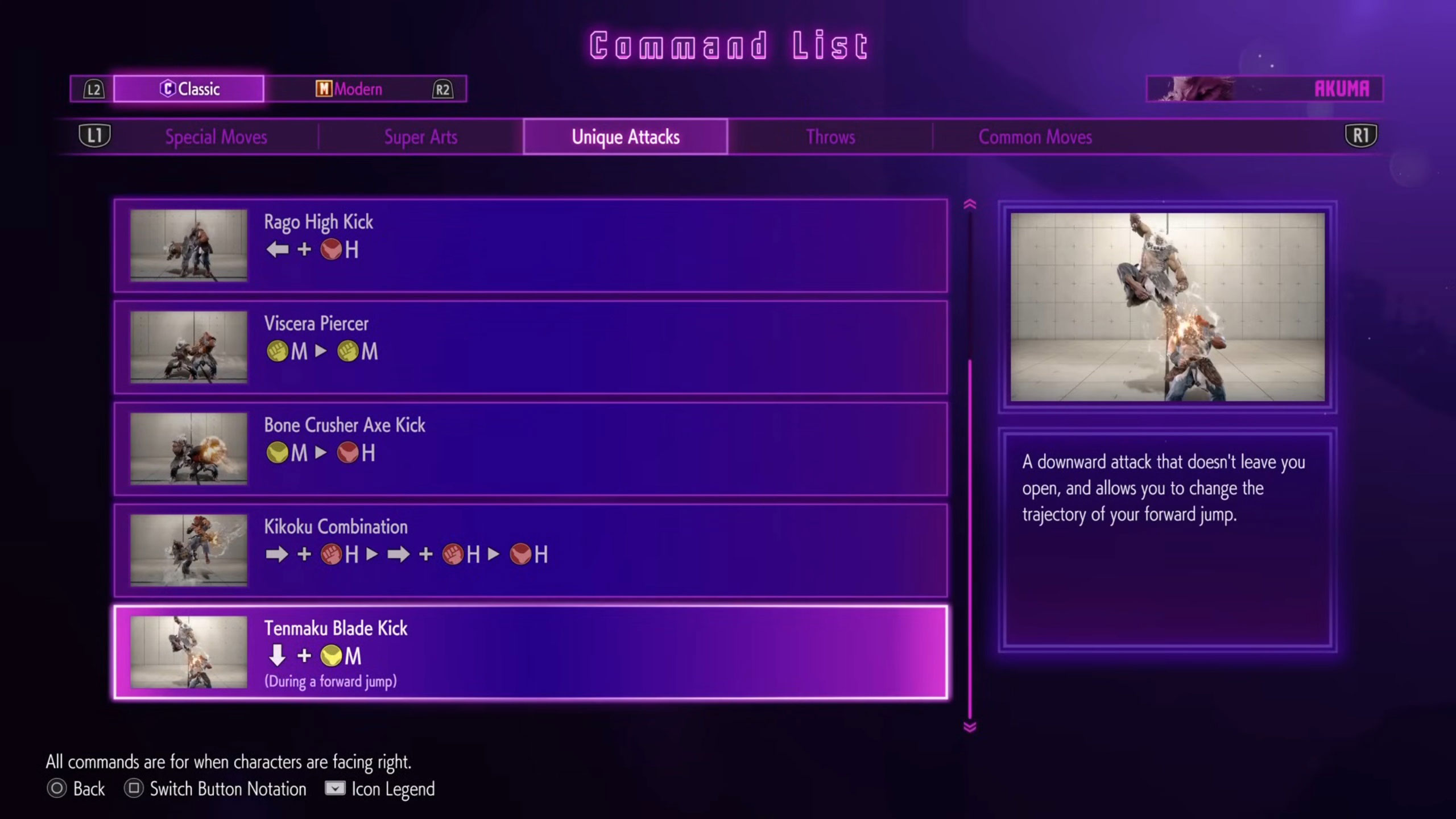
Task: Click the R1 shoulder button icon
Action: point(1362,136)
